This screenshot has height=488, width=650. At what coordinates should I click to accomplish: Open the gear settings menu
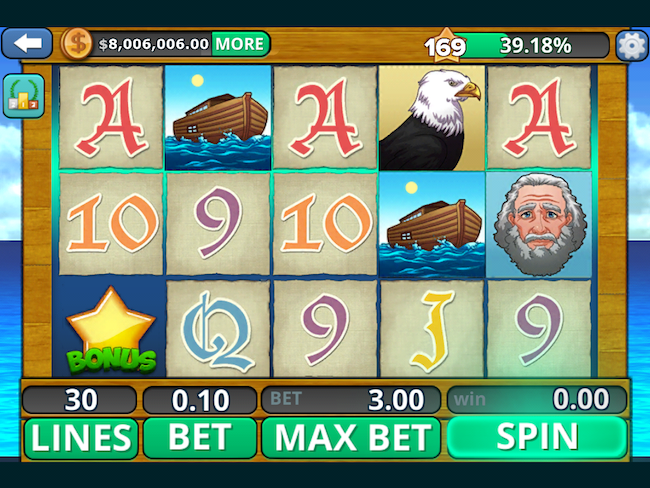pyautogui.click(x=631, y=45)
